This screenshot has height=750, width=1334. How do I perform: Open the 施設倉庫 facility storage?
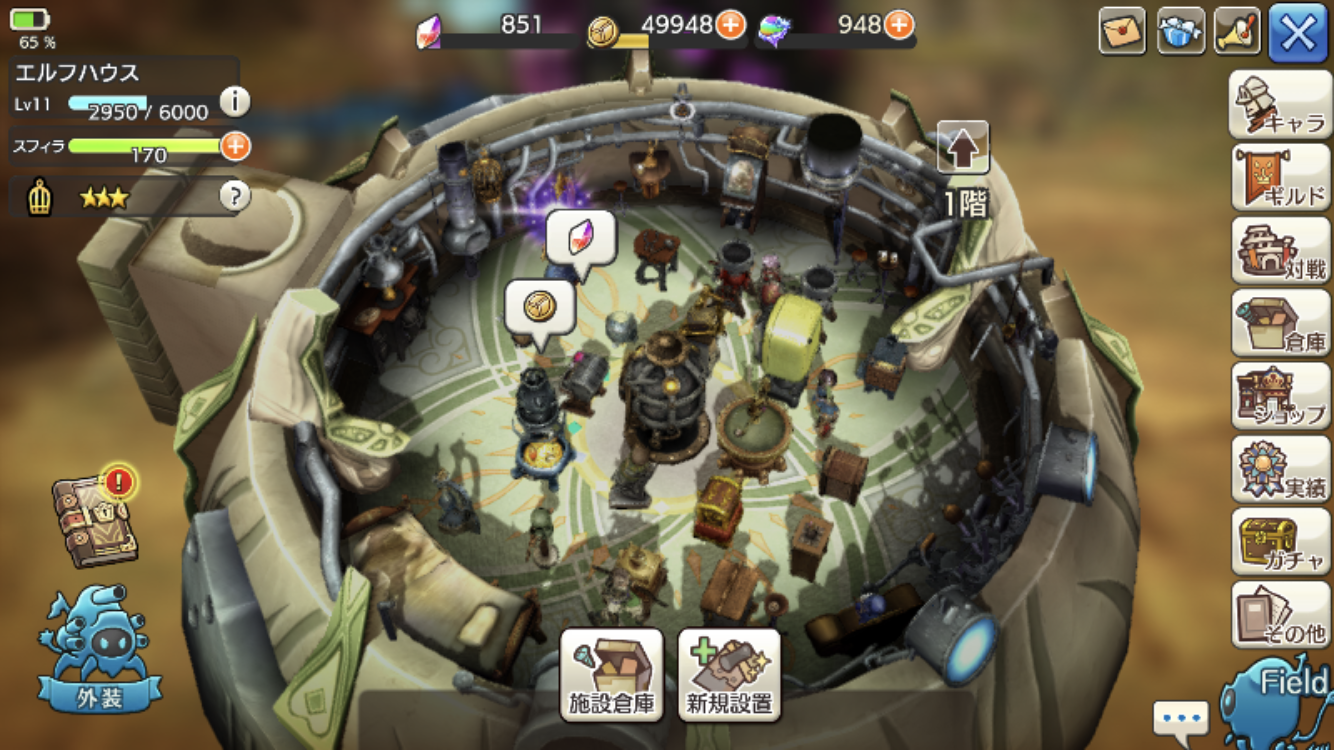611,675
